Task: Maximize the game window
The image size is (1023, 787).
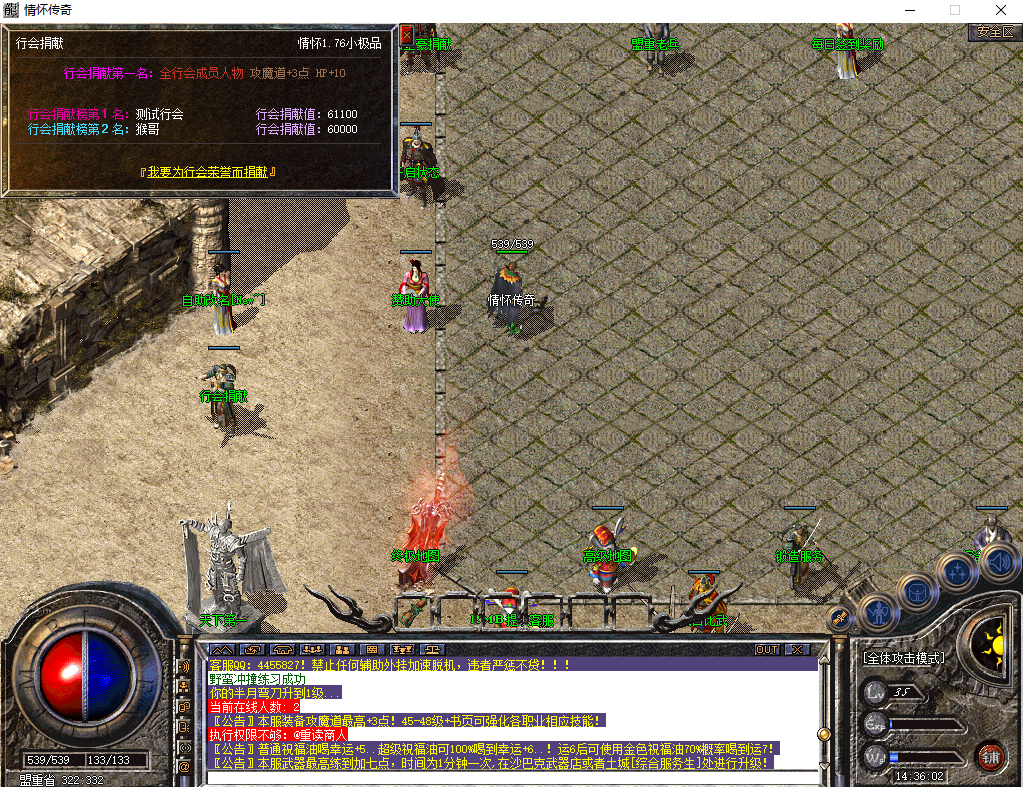Action: coord(954,10)
